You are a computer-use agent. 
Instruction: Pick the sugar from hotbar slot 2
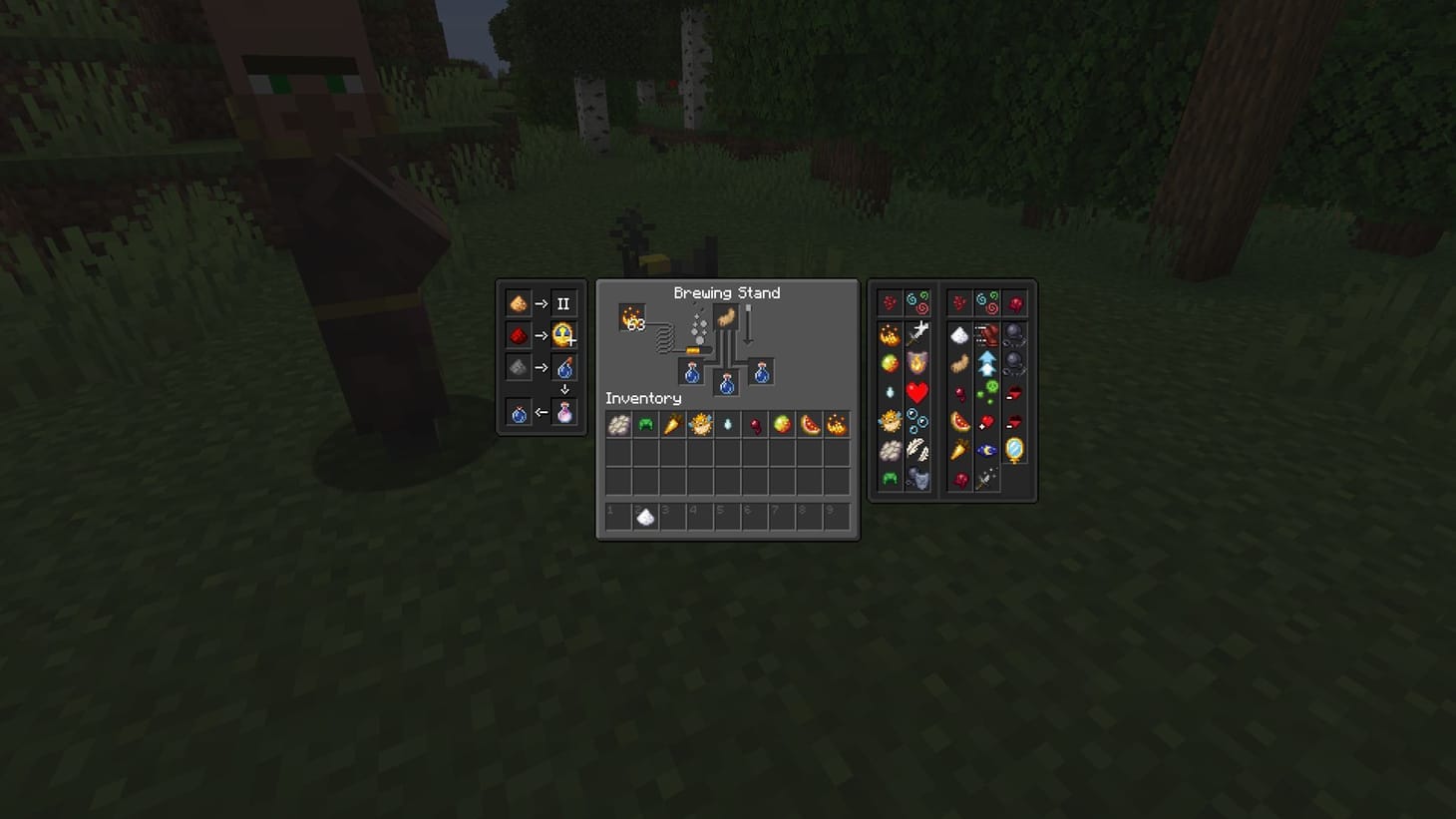pos(645,515)
